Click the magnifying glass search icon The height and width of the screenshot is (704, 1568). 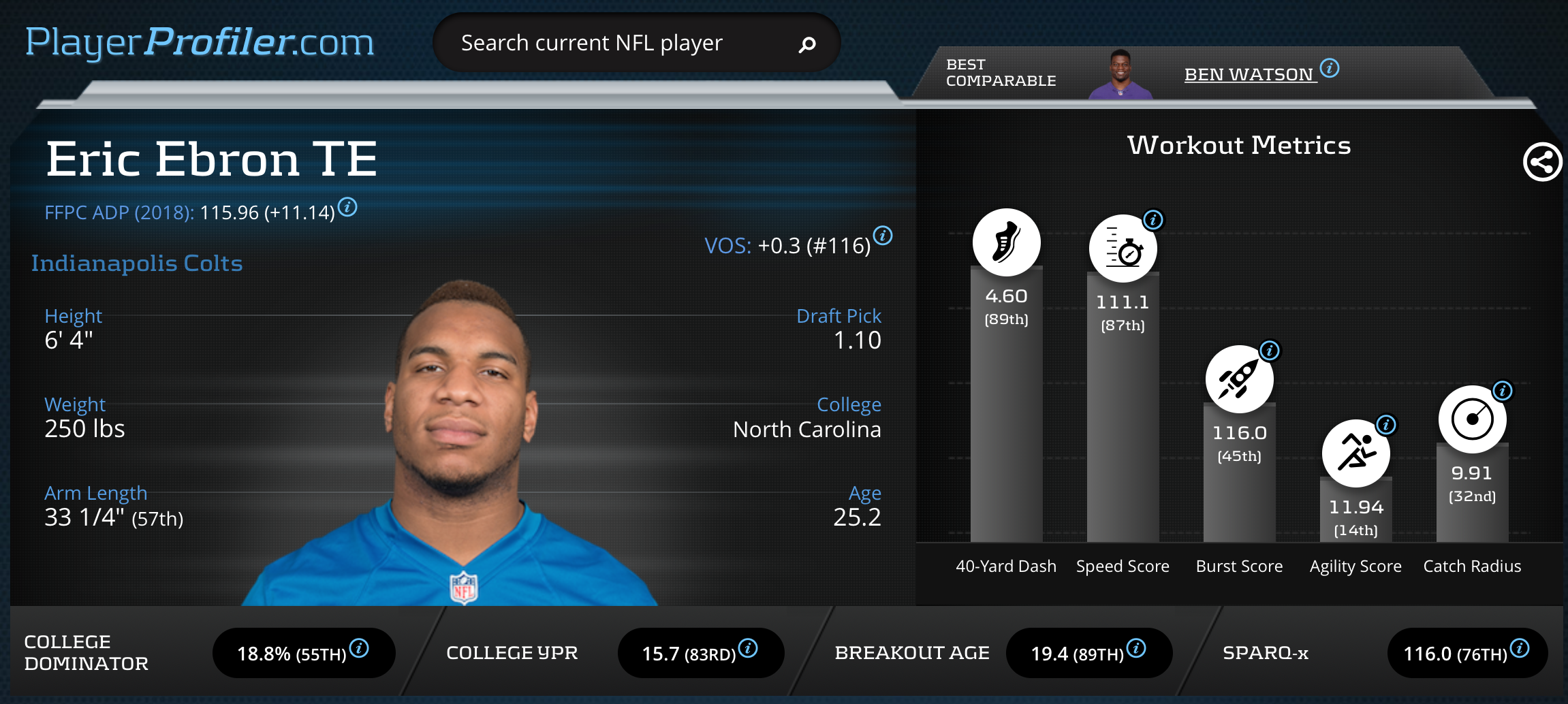(x=807, y=45)
